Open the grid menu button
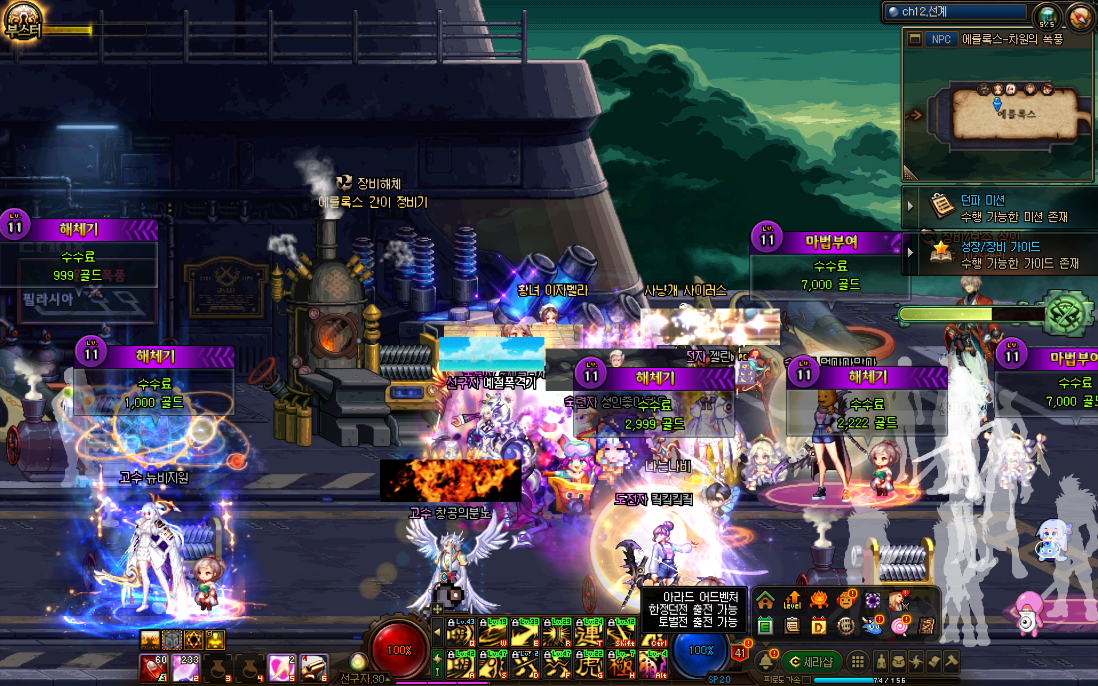Image resolution: width=1098 pixels, height=686 pixels. [858, 661]
